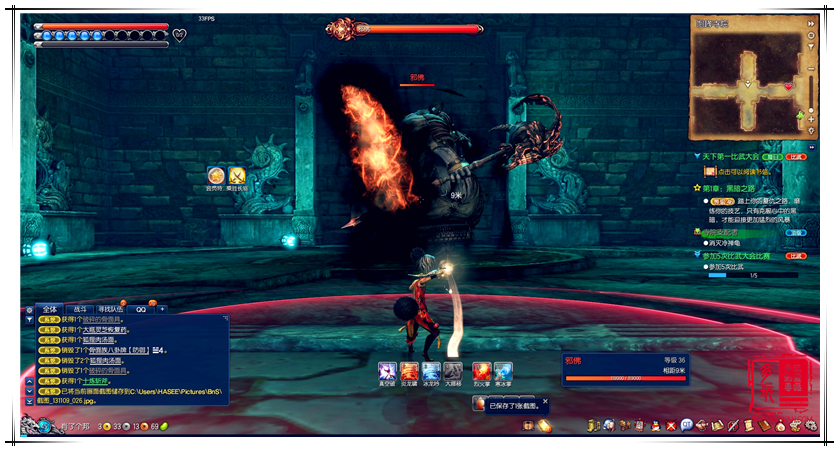Open the QT voice chat icon
Image resolution: width=839 pixels, height=451 pixels.
[687, 425]
